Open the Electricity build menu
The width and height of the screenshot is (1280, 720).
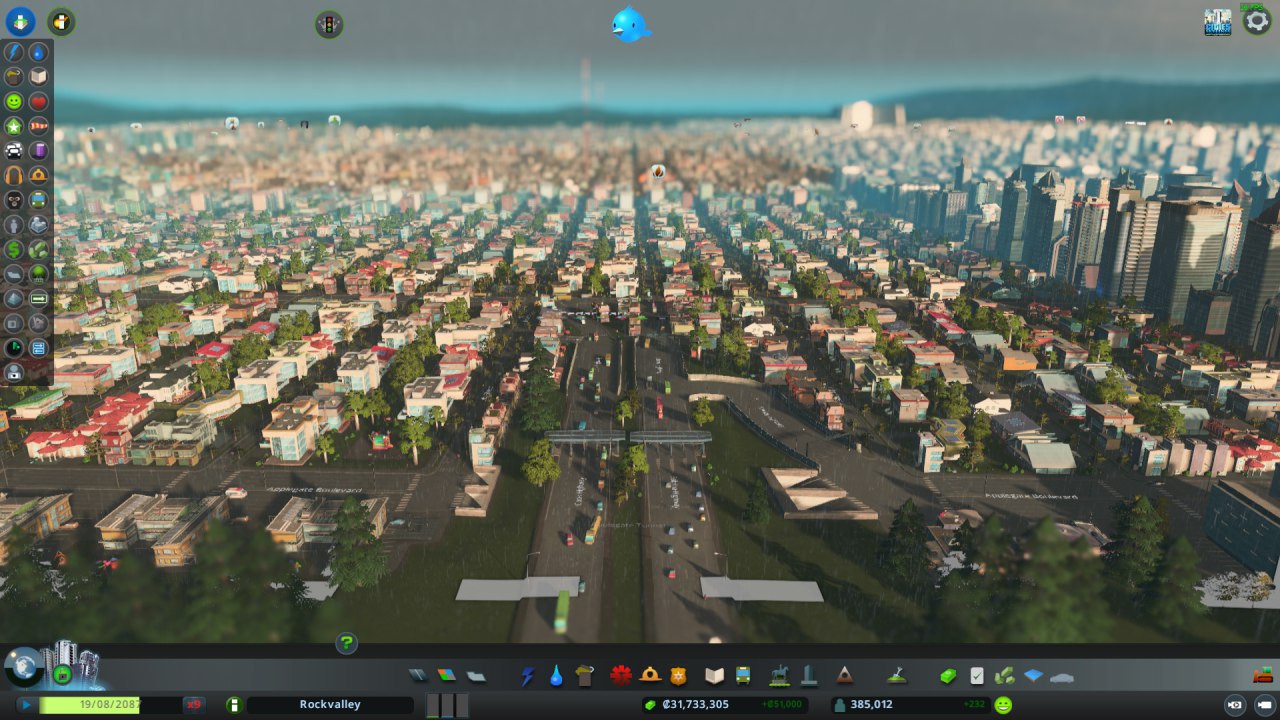(527, 676)
